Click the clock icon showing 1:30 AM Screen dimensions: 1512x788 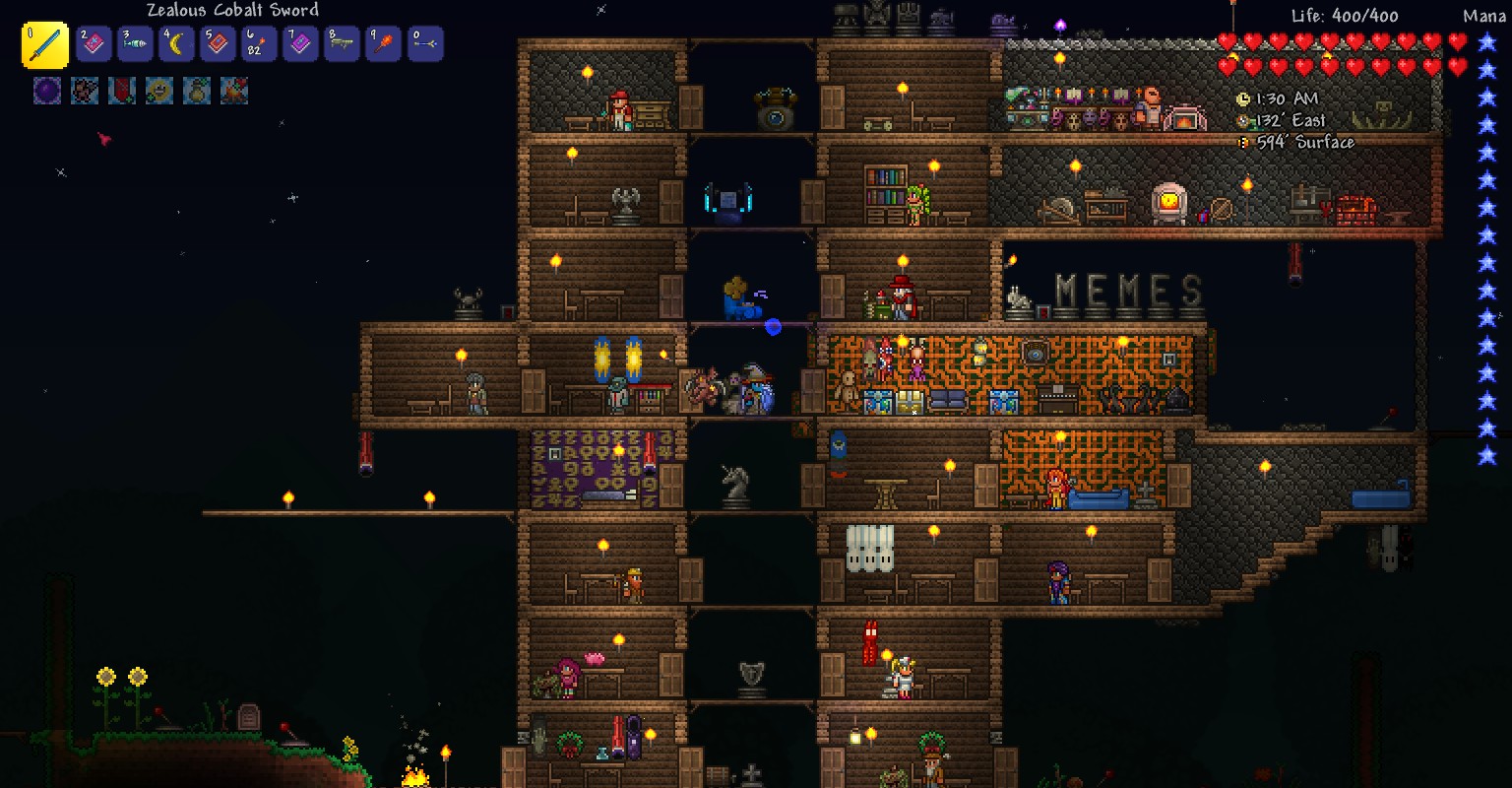(x=1242, y=98)
